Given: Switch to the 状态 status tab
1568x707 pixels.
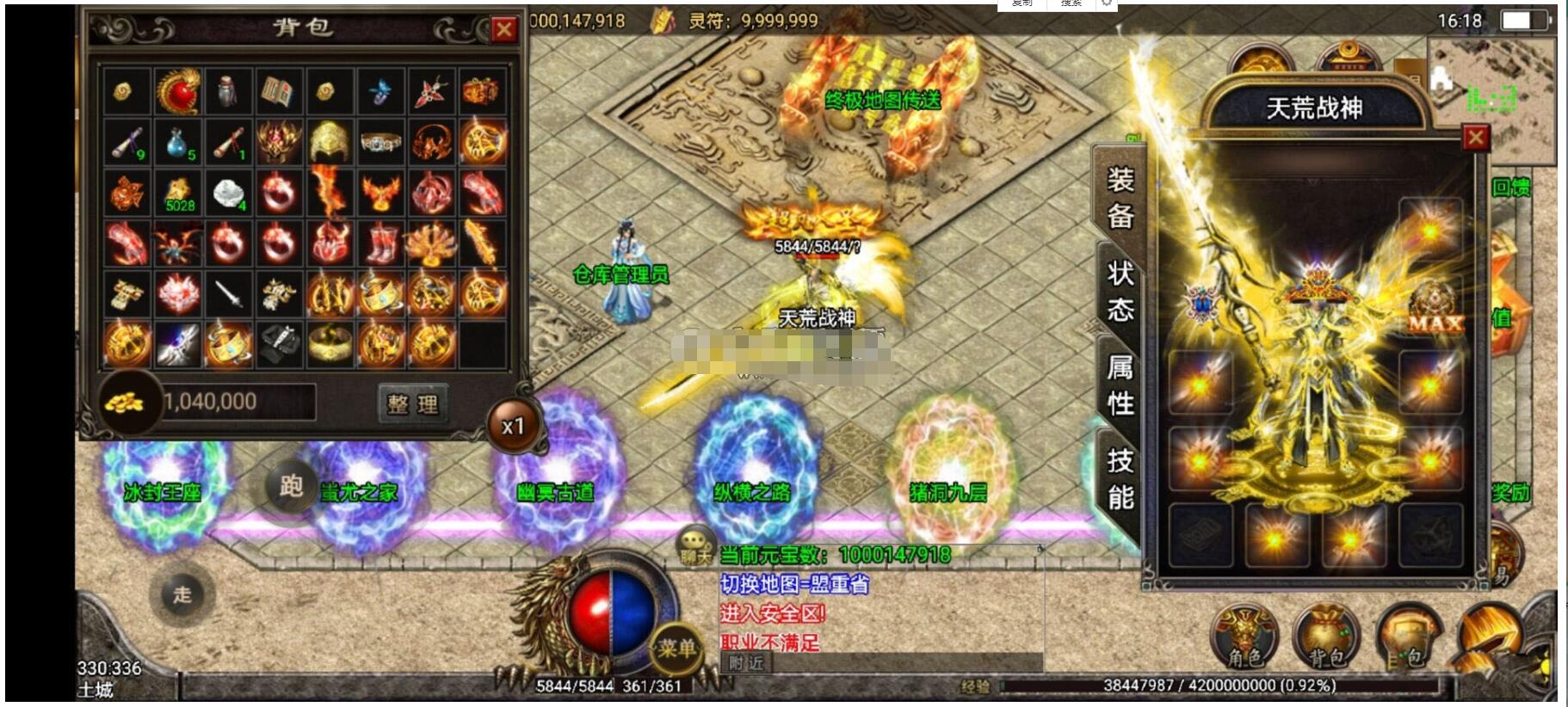Looking at the screenshot, I should pyautogui.click(x=1120, y=291).
